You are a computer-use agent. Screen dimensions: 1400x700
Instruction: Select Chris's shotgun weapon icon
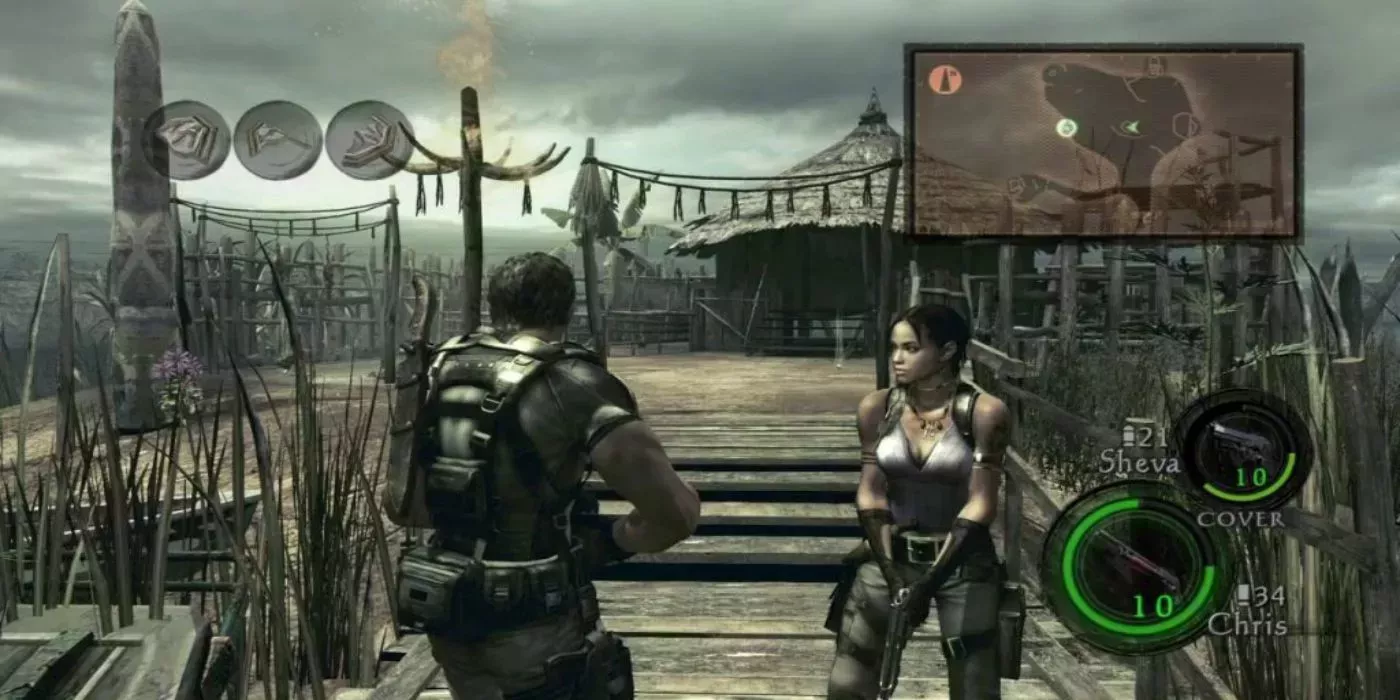click(1137, 567)
